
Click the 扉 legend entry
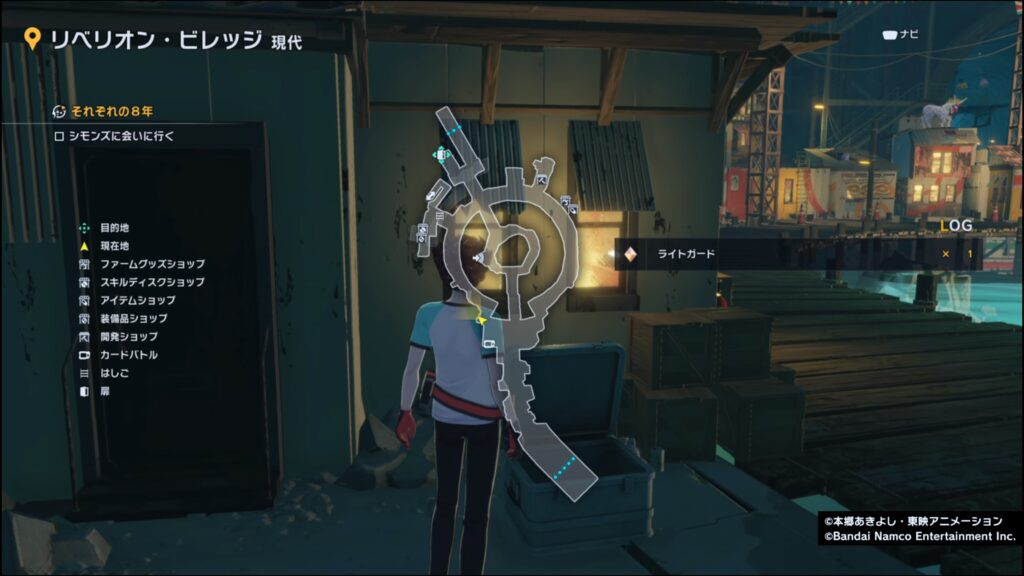tap(105, 390)
